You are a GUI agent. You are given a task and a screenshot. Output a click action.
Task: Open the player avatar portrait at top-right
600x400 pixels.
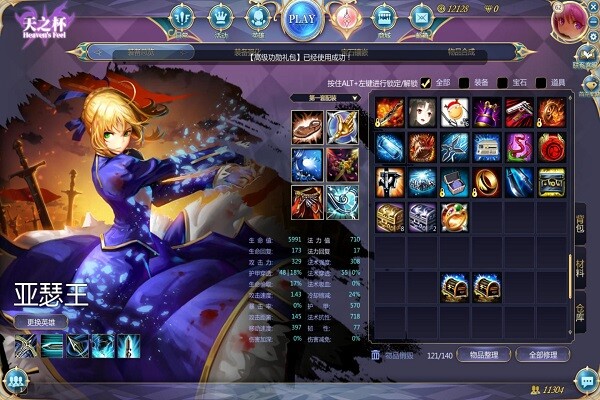tap(569, 20)
